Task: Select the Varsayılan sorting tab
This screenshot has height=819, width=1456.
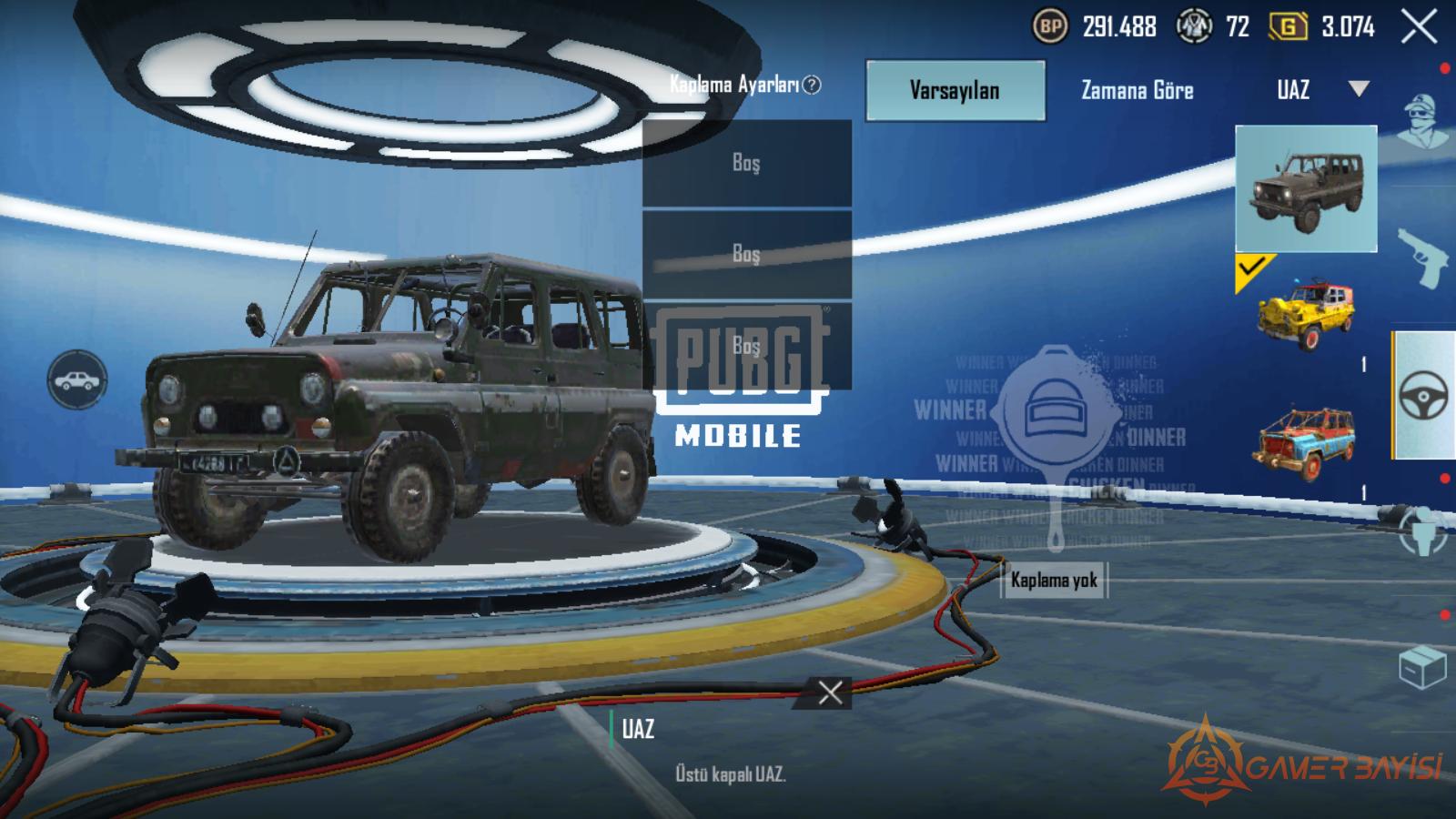Action: pyautogui.click(x=955, y=90)
